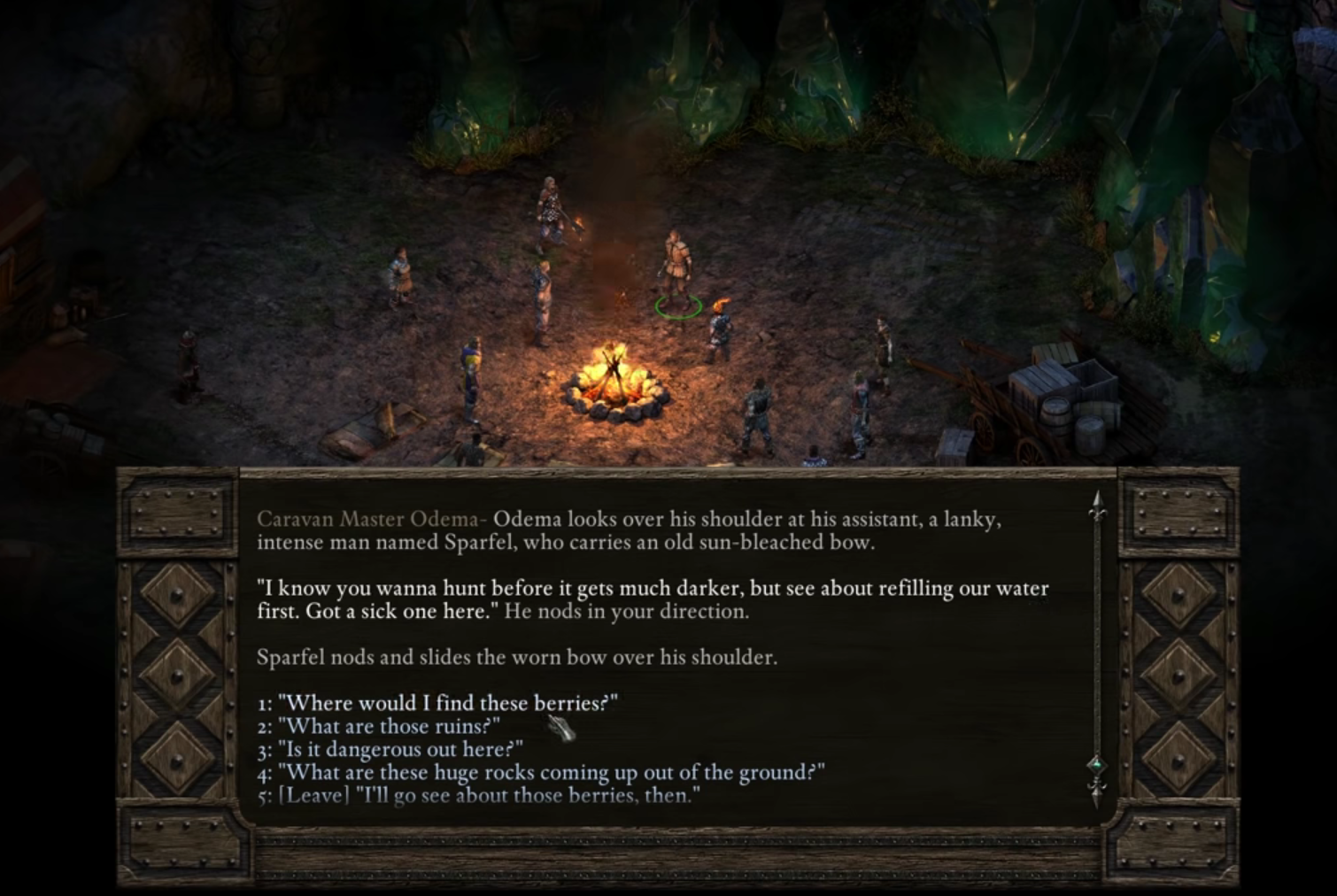
Task: Choose "What are those ruins?" reply
Action: pos(389,726)
